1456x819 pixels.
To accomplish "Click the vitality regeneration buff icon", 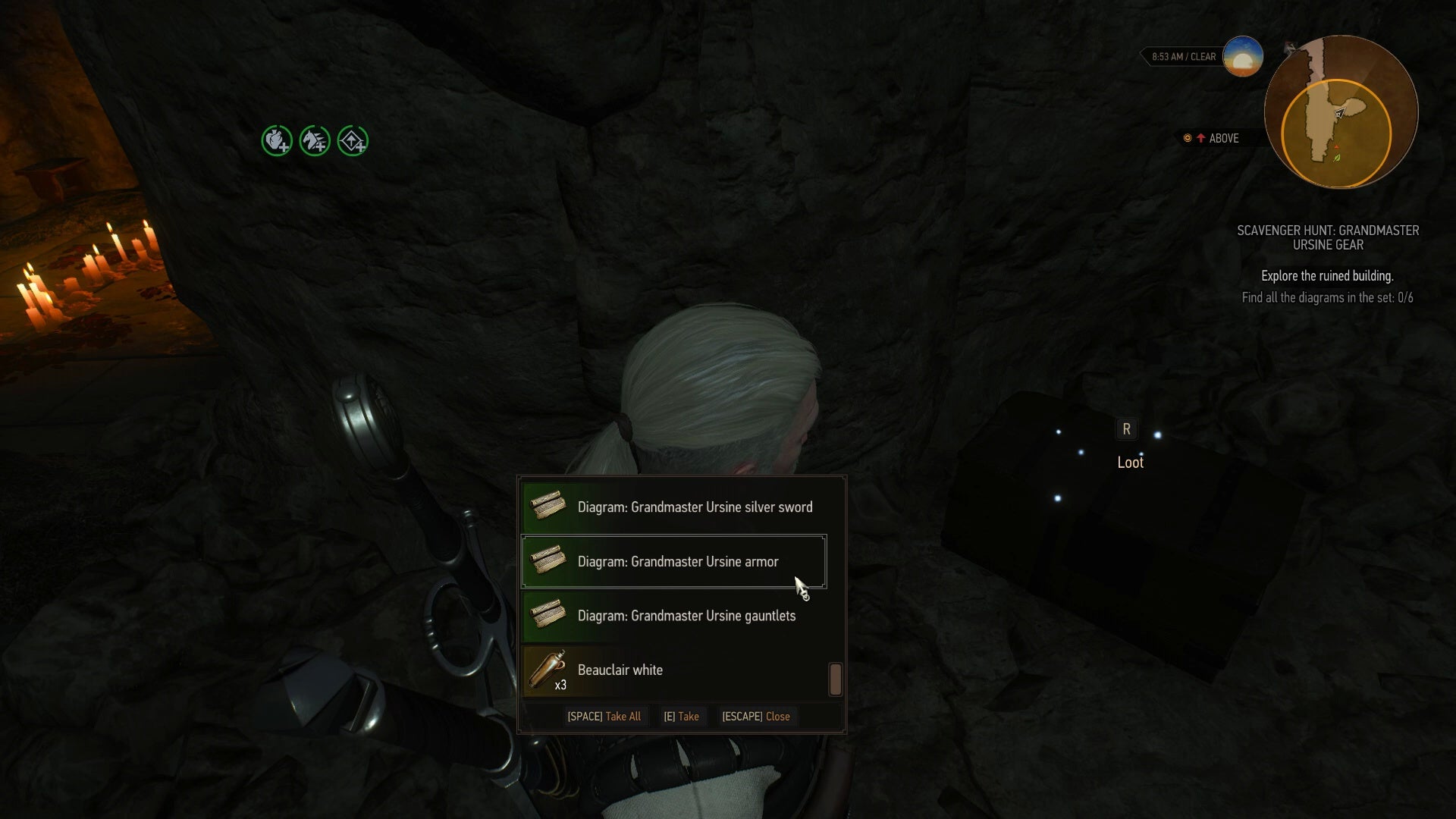I will [276, 140].
